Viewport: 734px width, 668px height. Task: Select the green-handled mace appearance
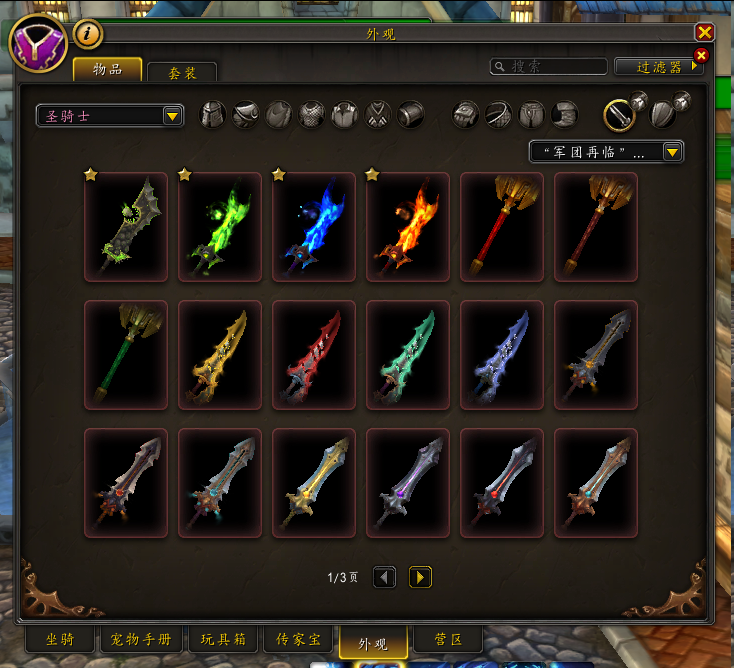126,355
